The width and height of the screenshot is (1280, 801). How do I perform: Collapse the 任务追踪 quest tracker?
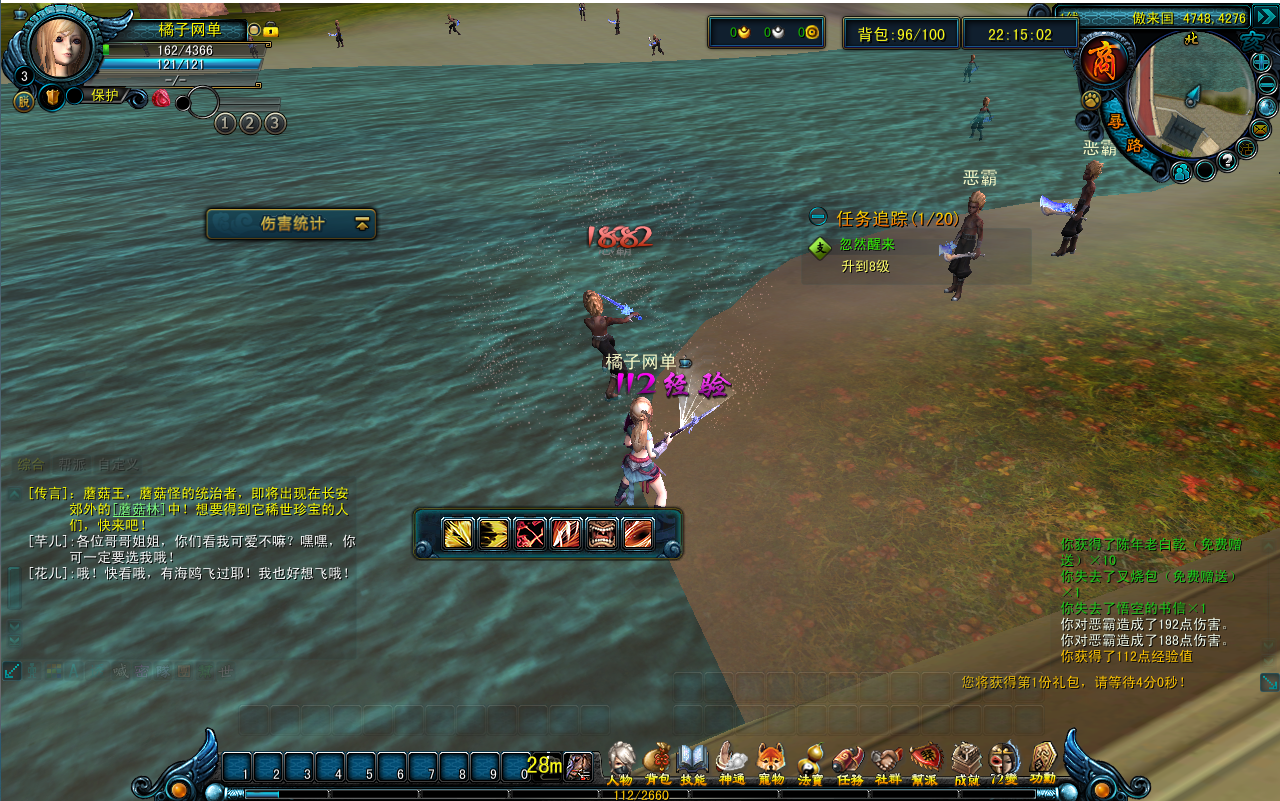818,217
